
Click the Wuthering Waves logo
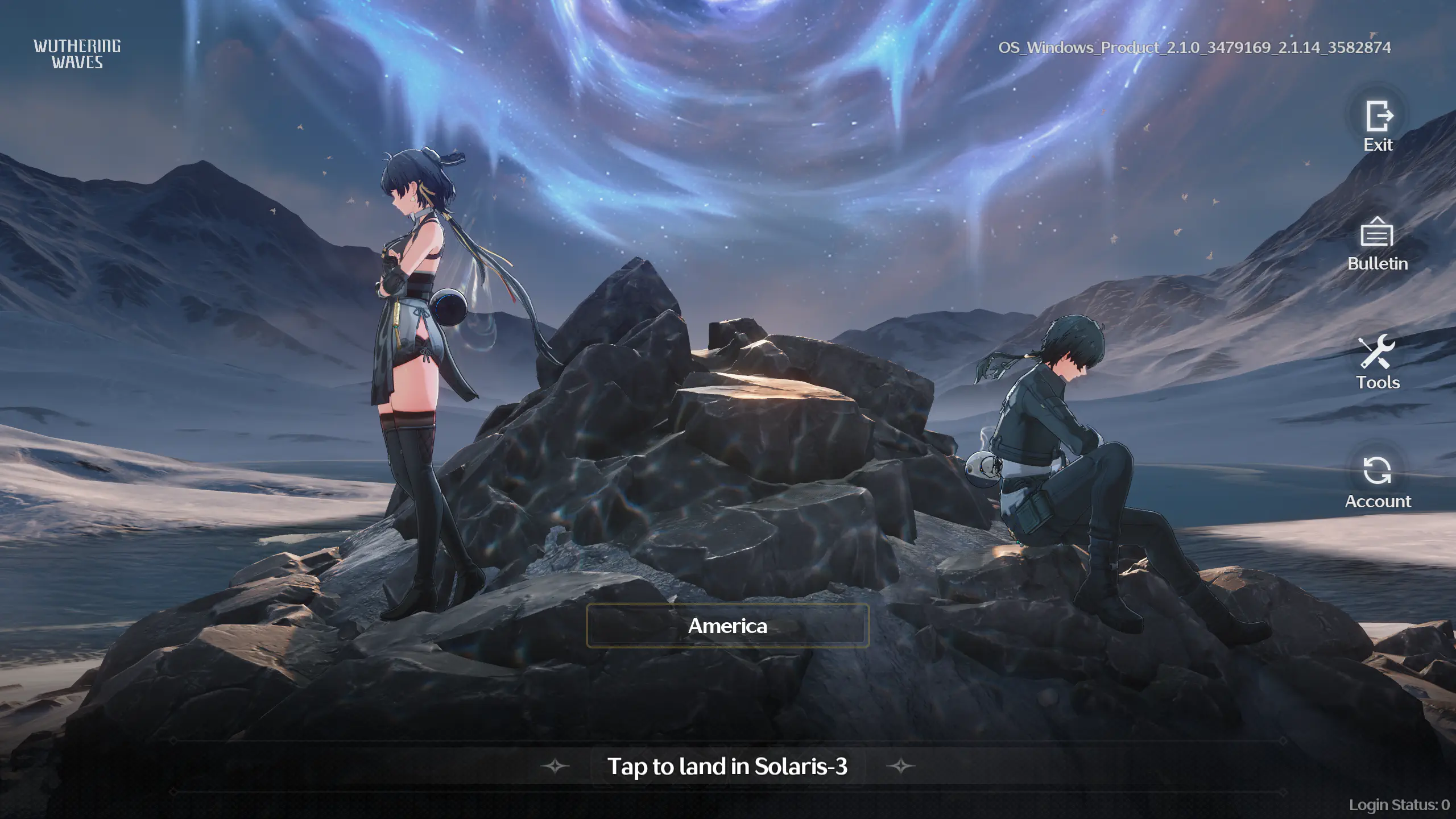[76, 54]
